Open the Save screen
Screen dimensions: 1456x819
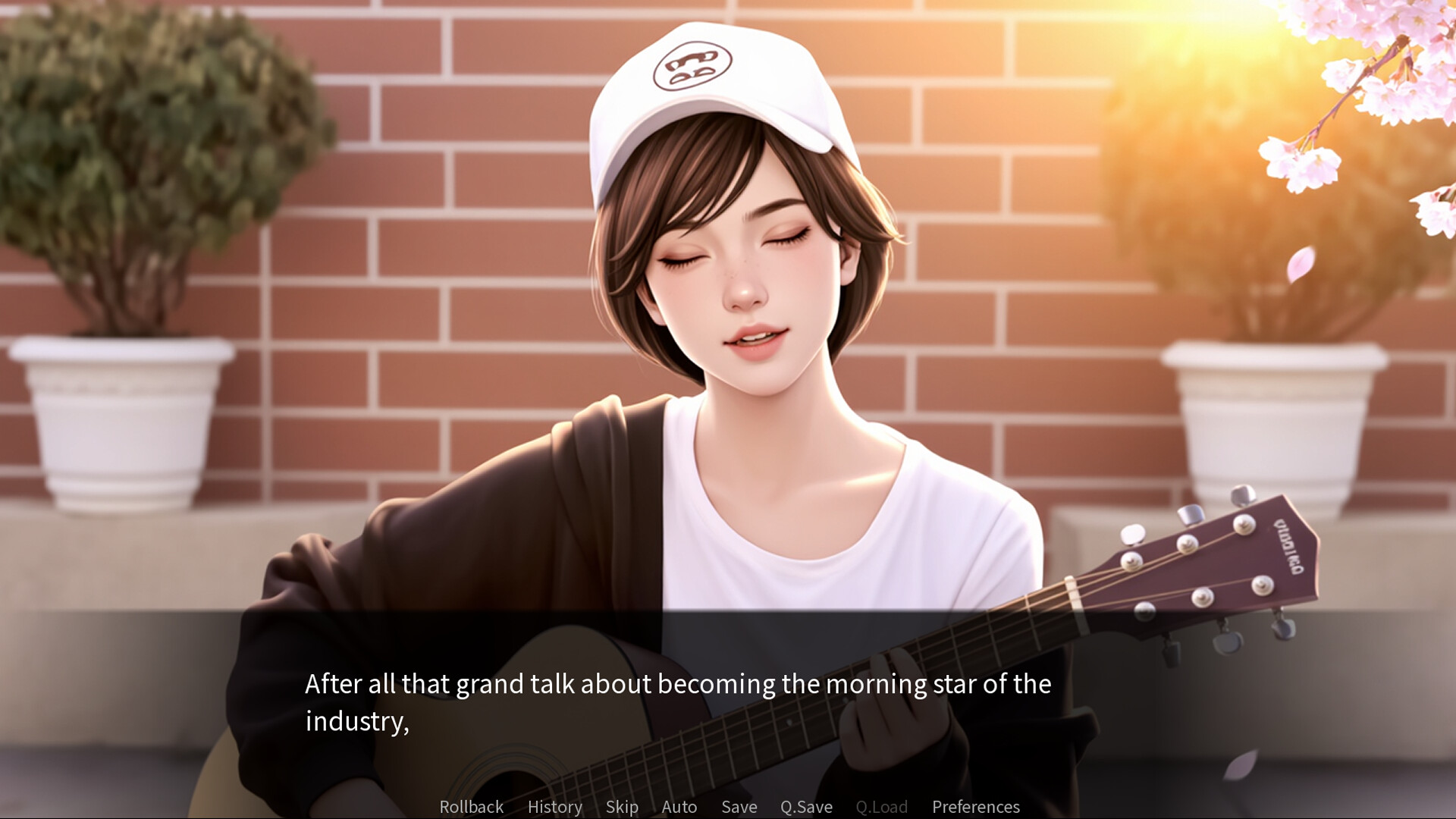[x=739, y=807]
